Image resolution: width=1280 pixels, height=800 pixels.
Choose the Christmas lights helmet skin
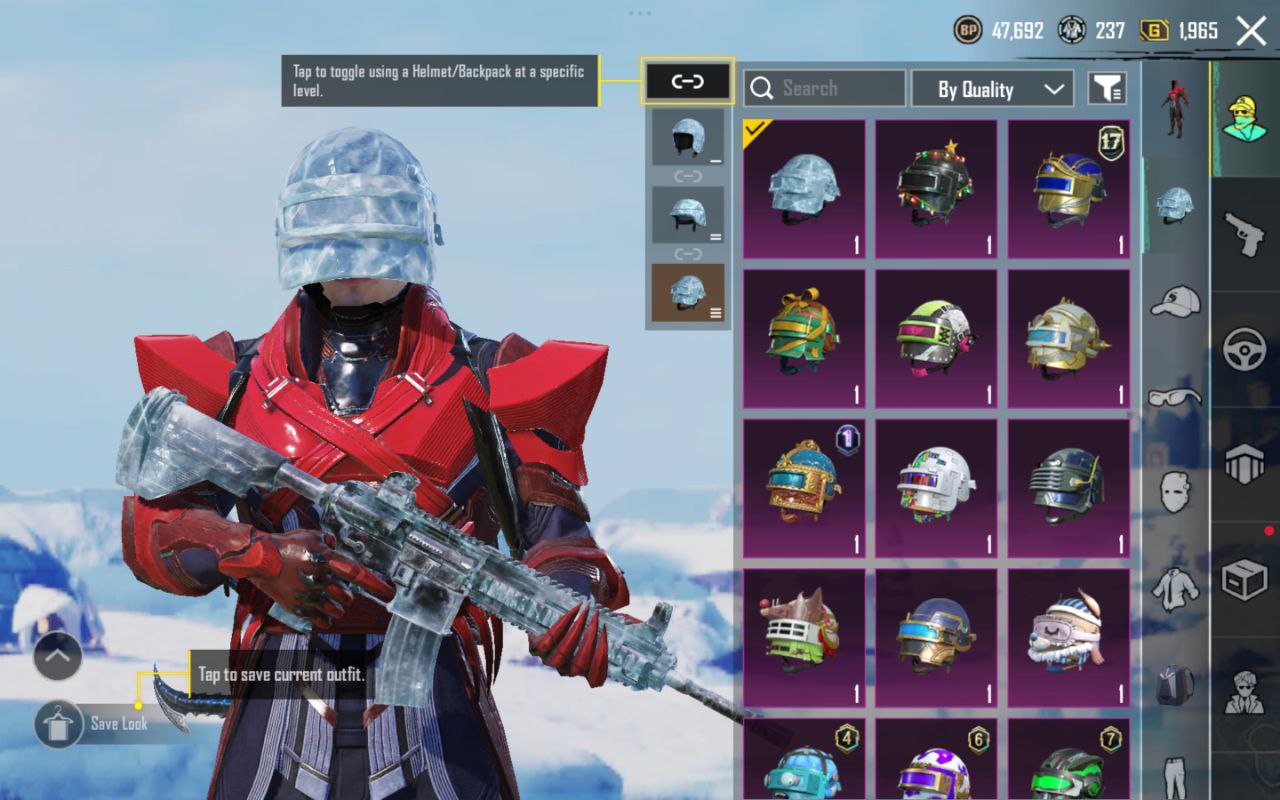point(936,190)
